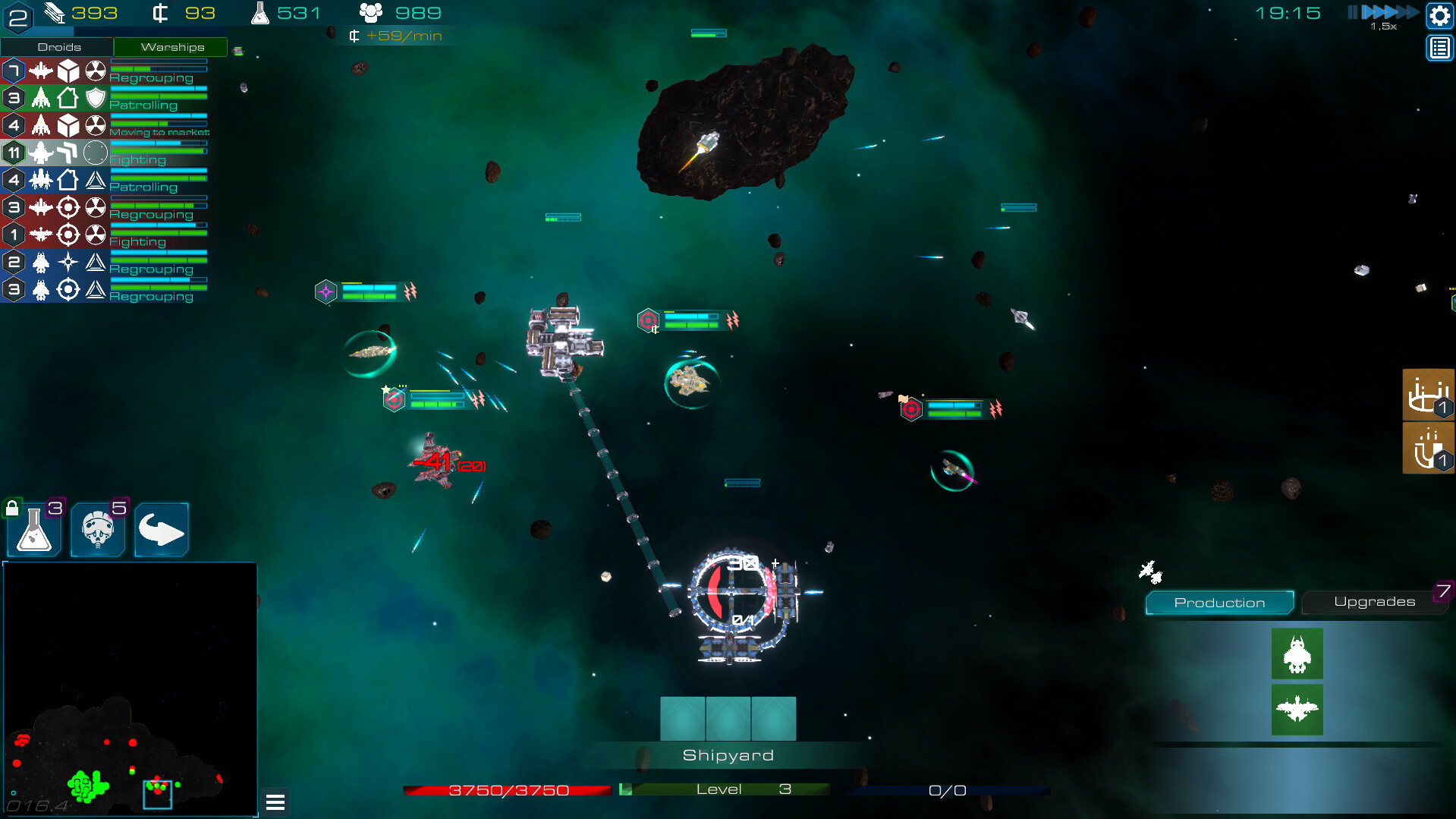
Task: Toggle the shield stance on the Patrolling squad
Action: point(95,98)
